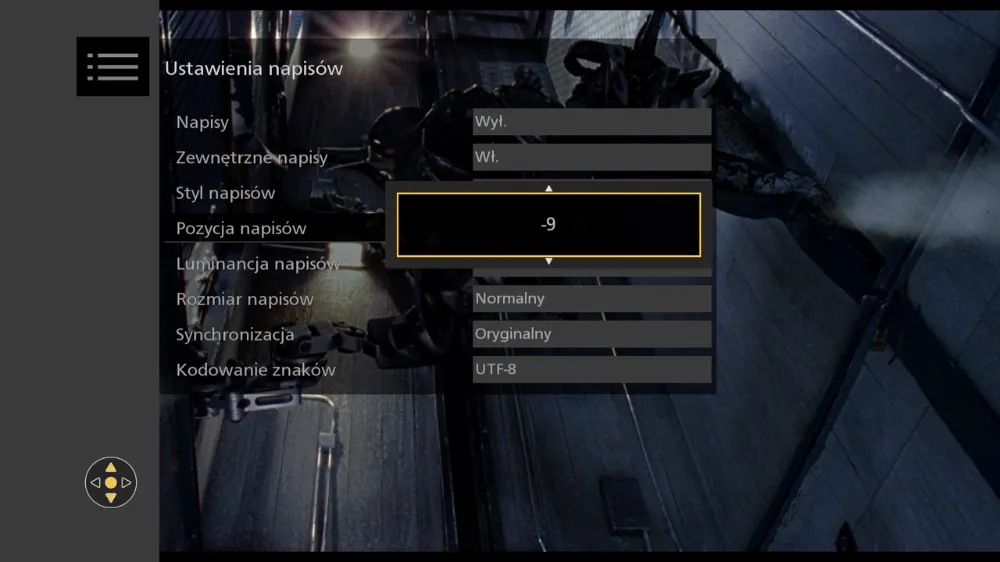1000x562 pixels.
Task: Open the Synchronizacja setting
Action: 235,335
